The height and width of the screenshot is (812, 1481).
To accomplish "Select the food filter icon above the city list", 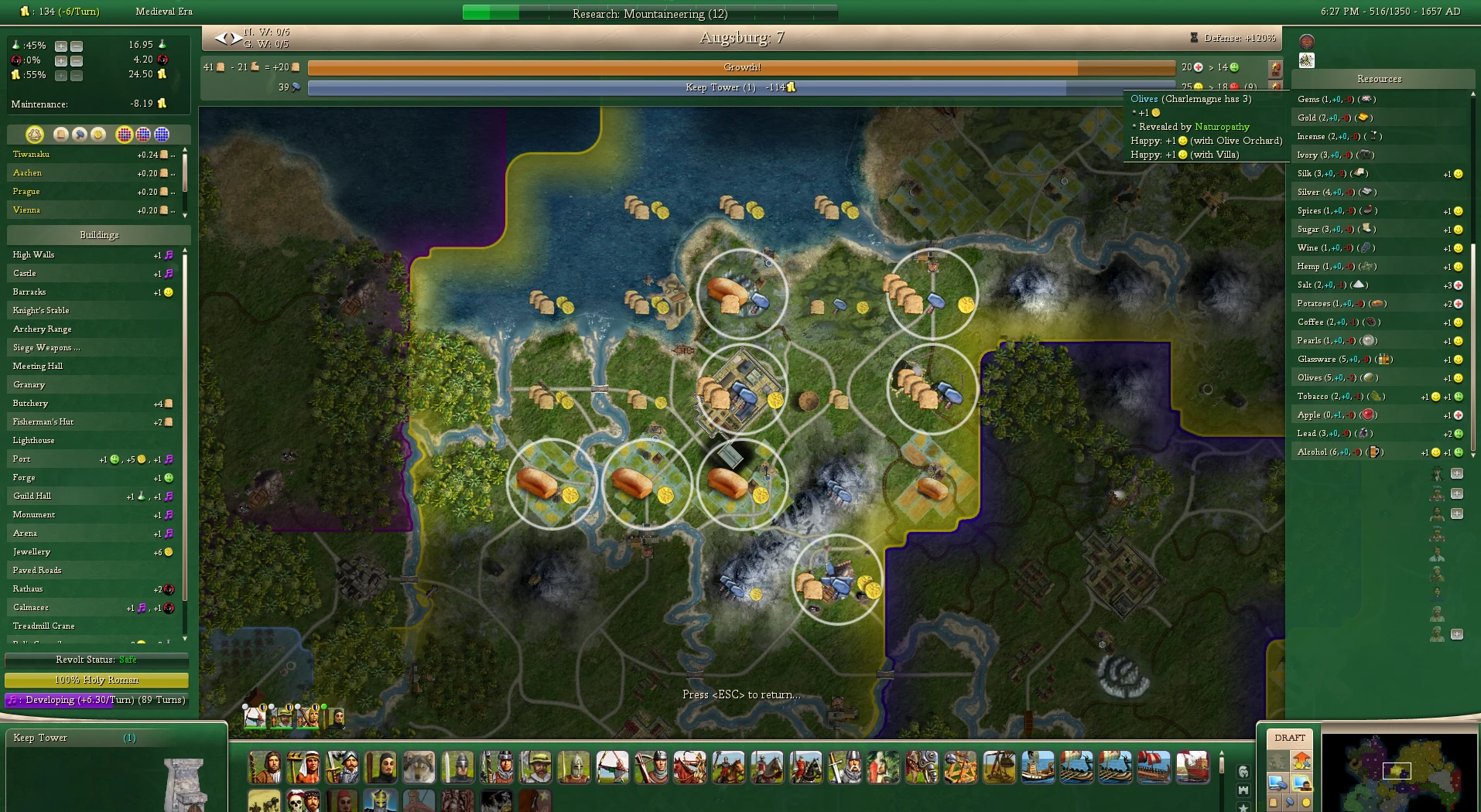I will pyautogui.click(x=61, y=135).
